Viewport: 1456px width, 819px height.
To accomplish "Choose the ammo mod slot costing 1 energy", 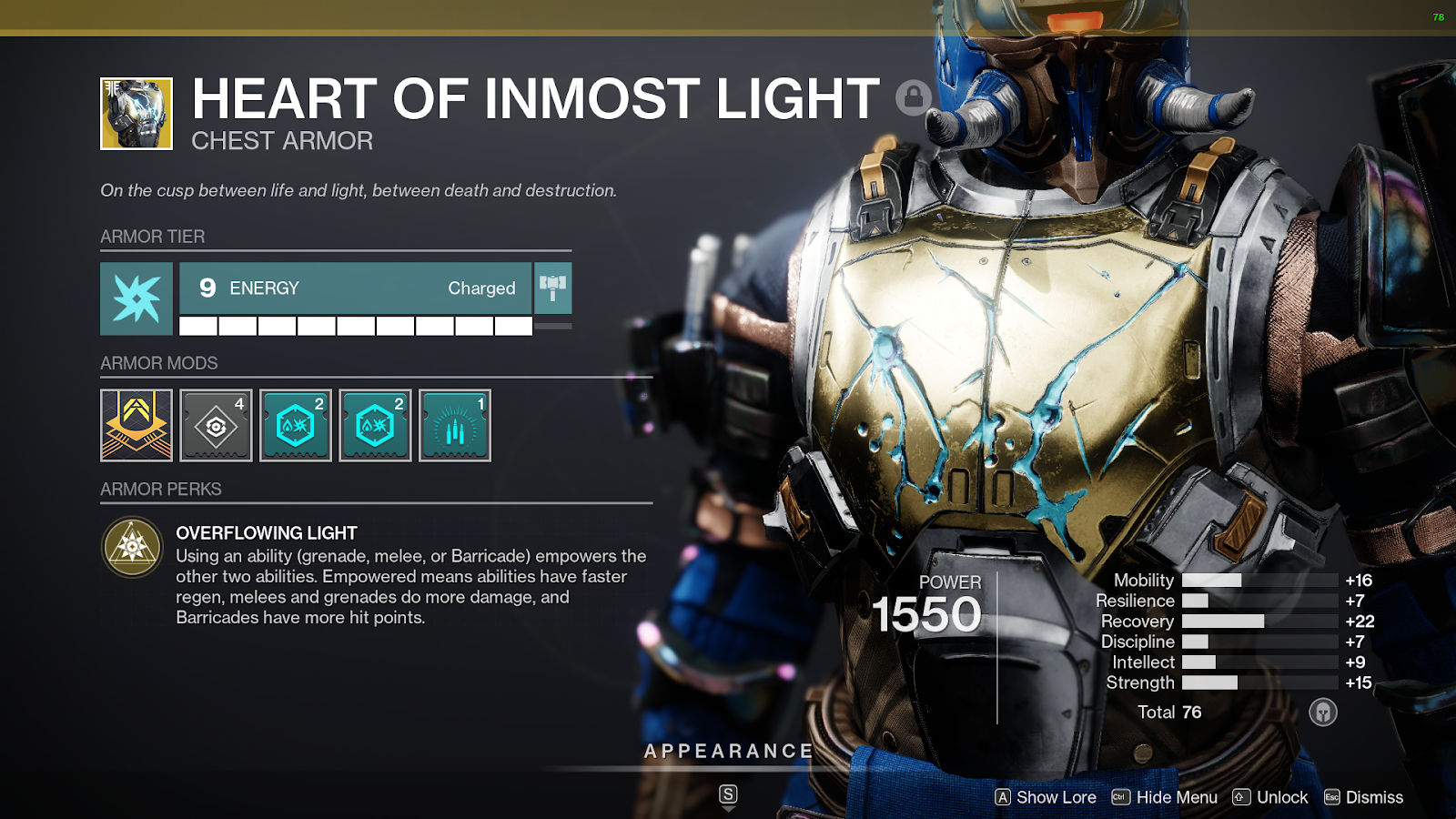I will point(455,425).
